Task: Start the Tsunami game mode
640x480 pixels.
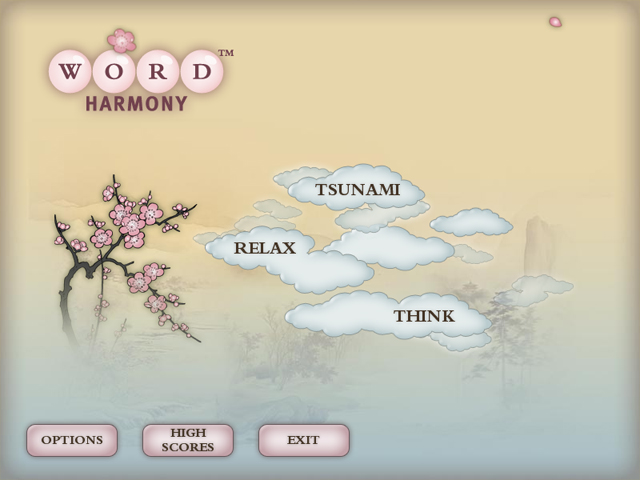Action: [357, 189]
